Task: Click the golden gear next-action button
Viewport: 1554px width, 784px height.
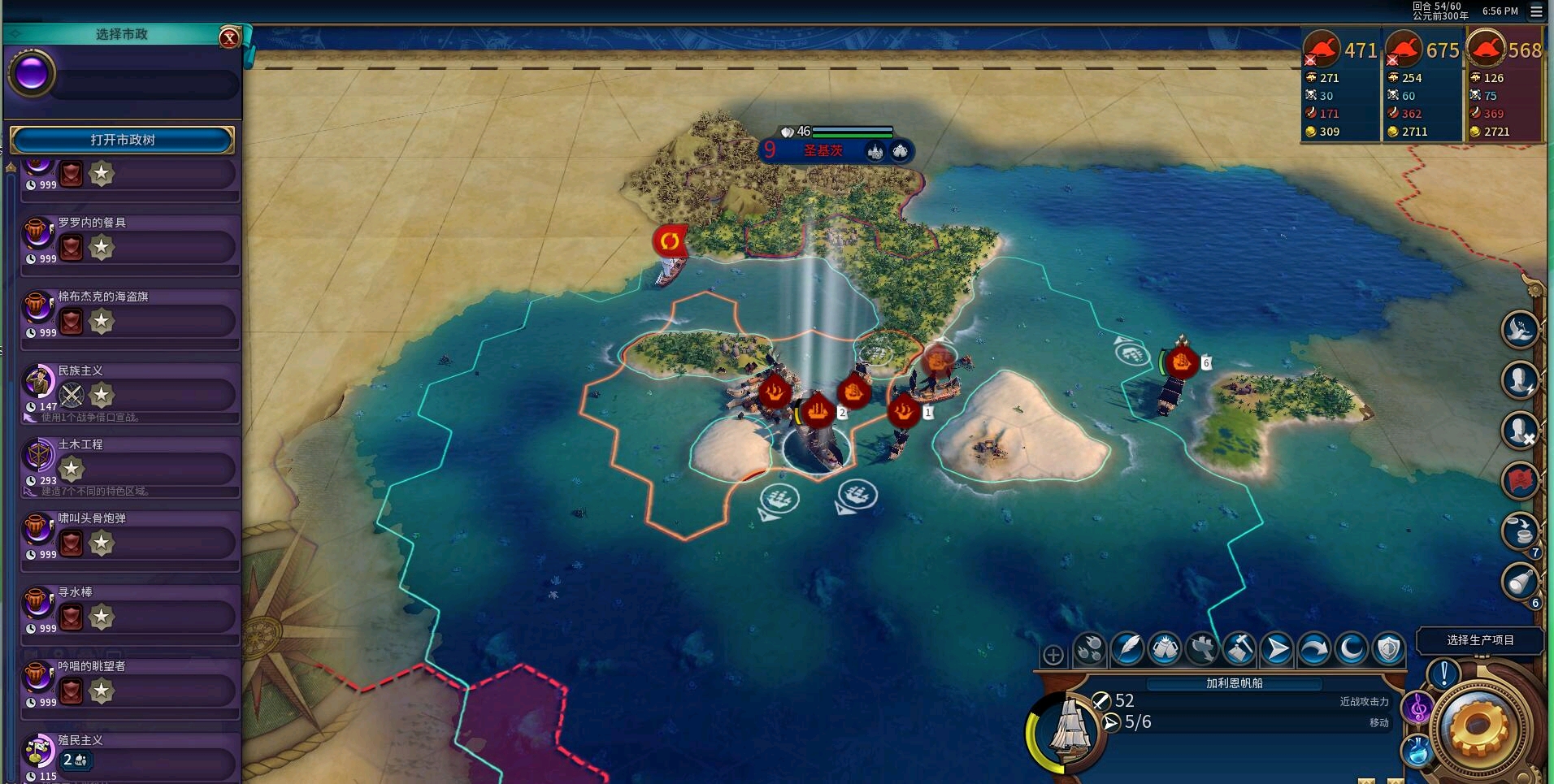Action: click(x=1478, y=726)
